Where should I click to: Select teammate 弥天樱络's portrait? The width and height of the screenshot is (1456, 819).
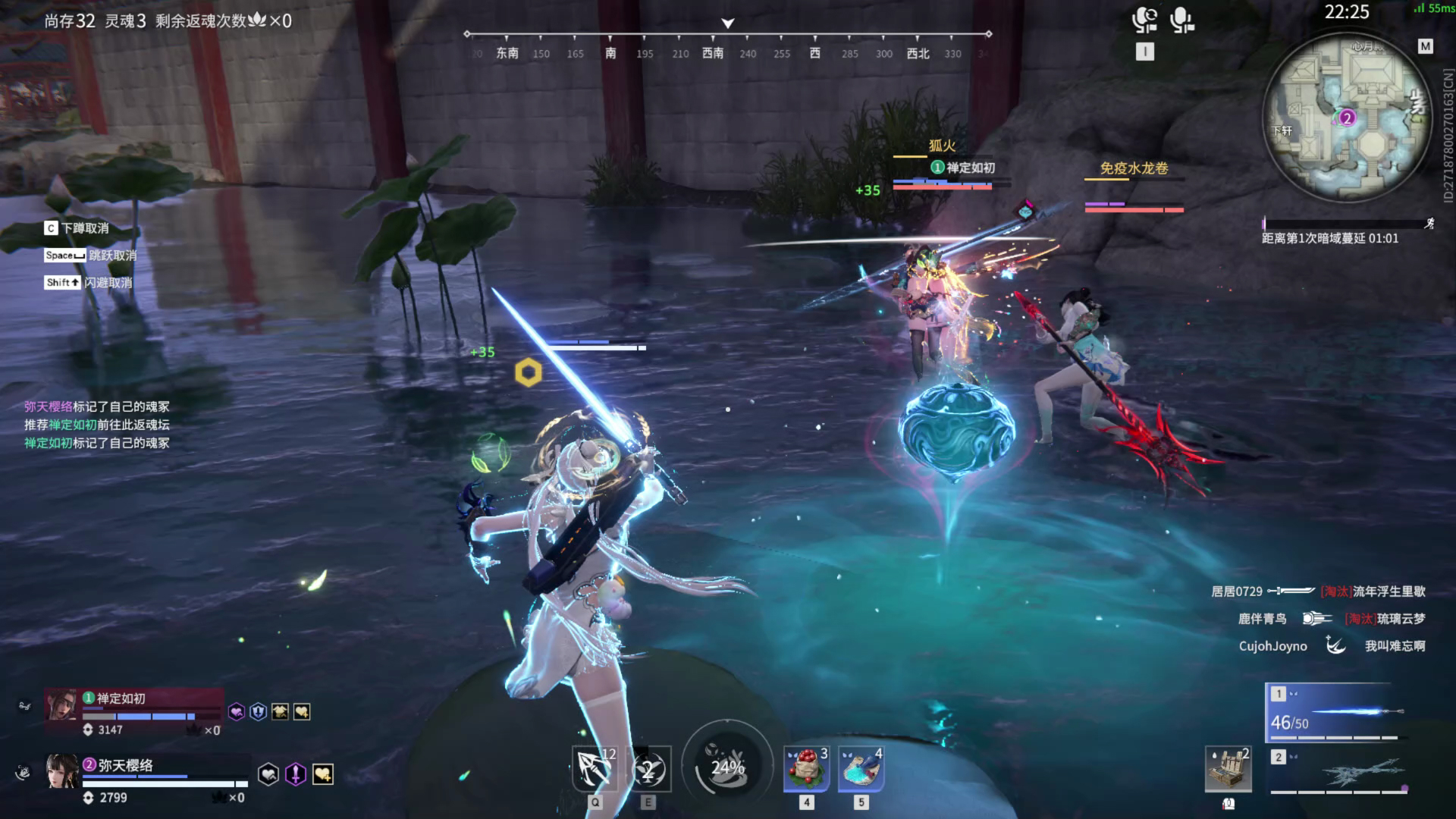pyautogui.click(x=61, y=772)
